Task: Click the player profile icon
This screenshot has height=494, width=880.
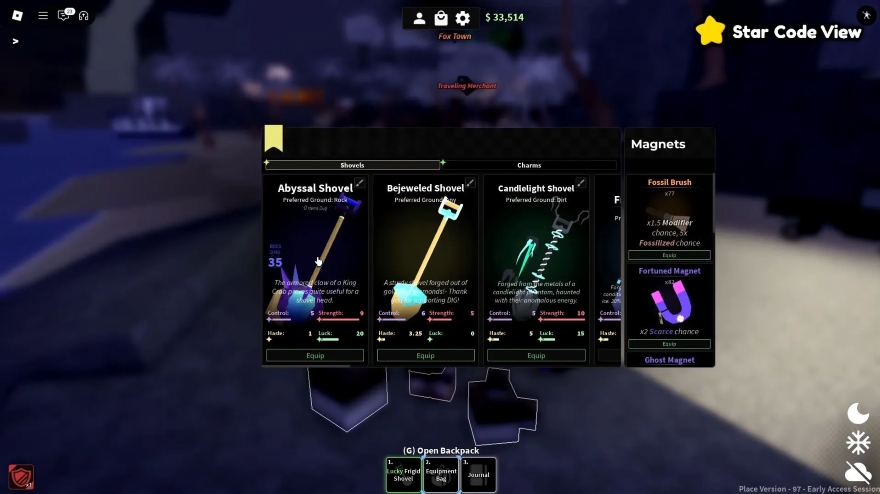Action: 419,18
